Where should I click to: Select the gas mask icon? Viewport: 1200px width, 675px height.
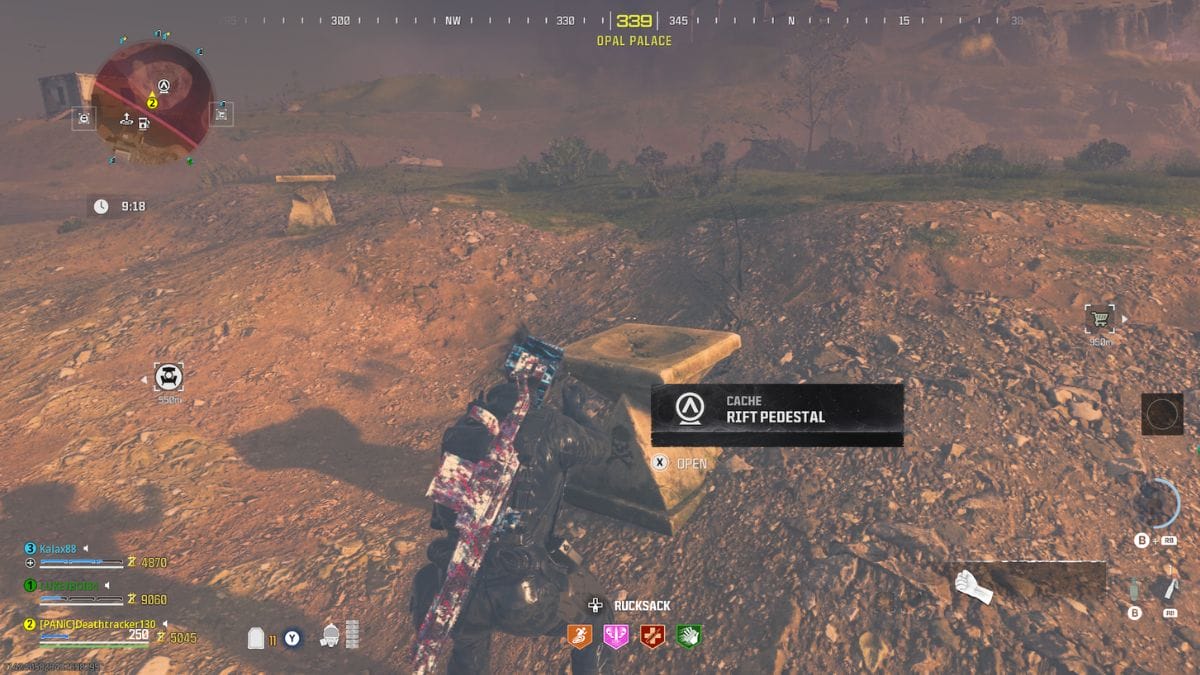click(x=329, y=635)
